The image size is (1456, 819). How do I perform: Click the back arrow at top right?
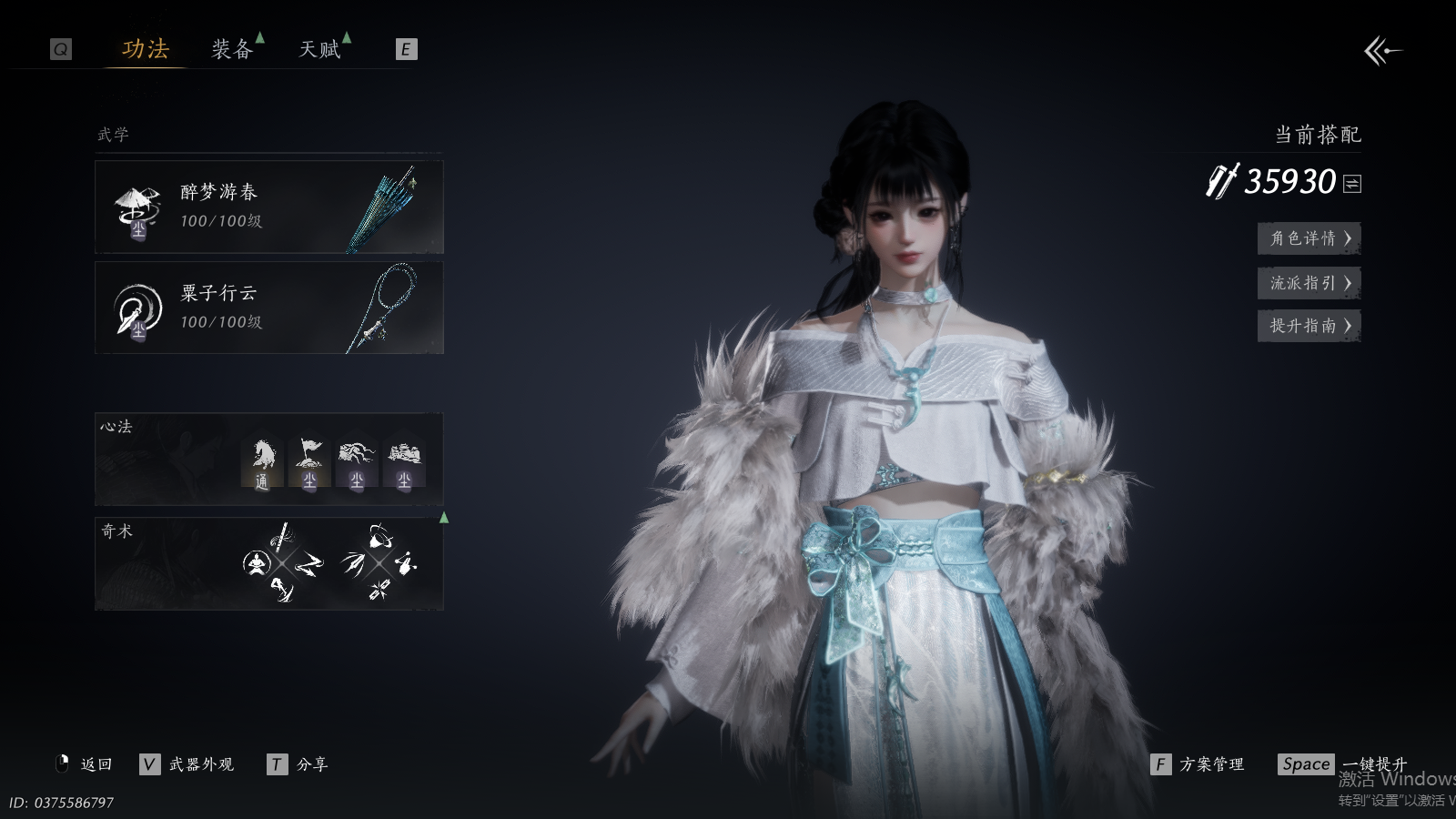click(1381, 51)
